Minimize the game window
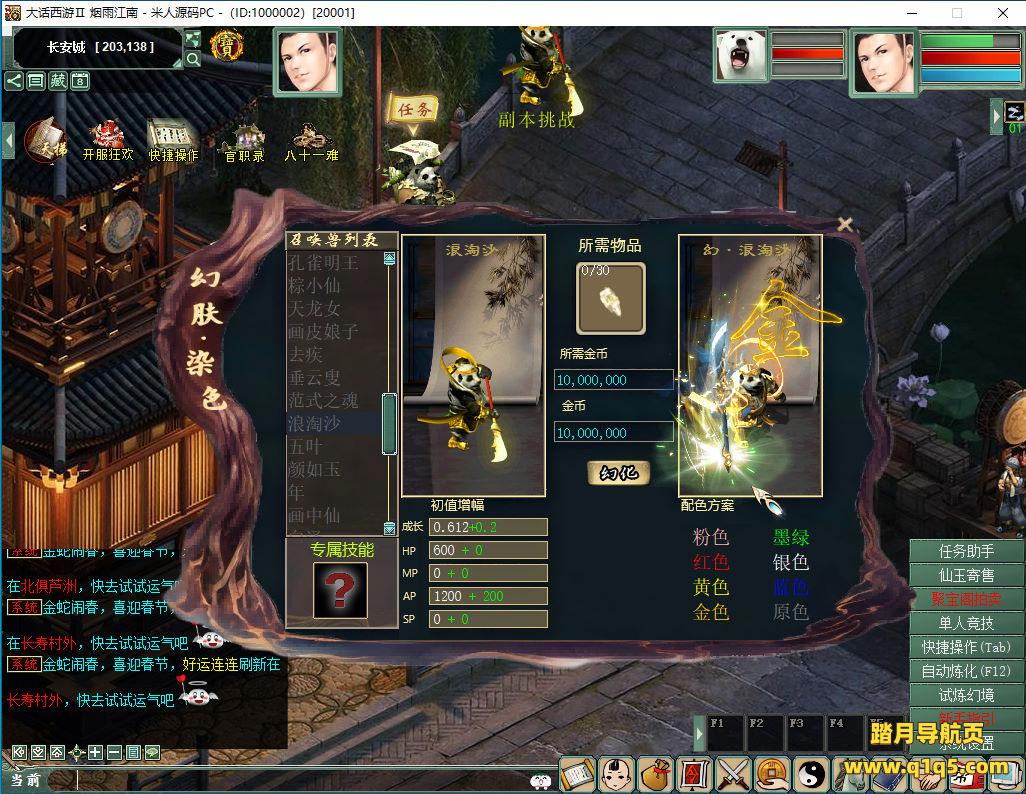The height and width of the screenshot is (794, 1026). click(x=912, y=13)
